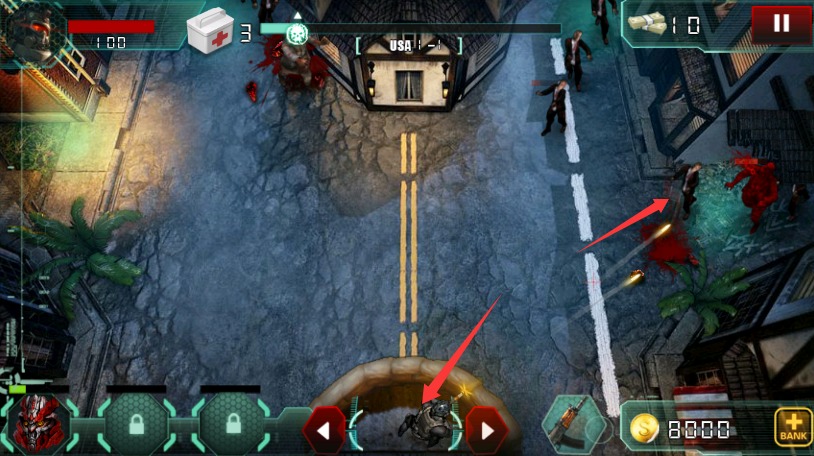
Task: Open the BANK to add coins
Action: pos(792,428)
